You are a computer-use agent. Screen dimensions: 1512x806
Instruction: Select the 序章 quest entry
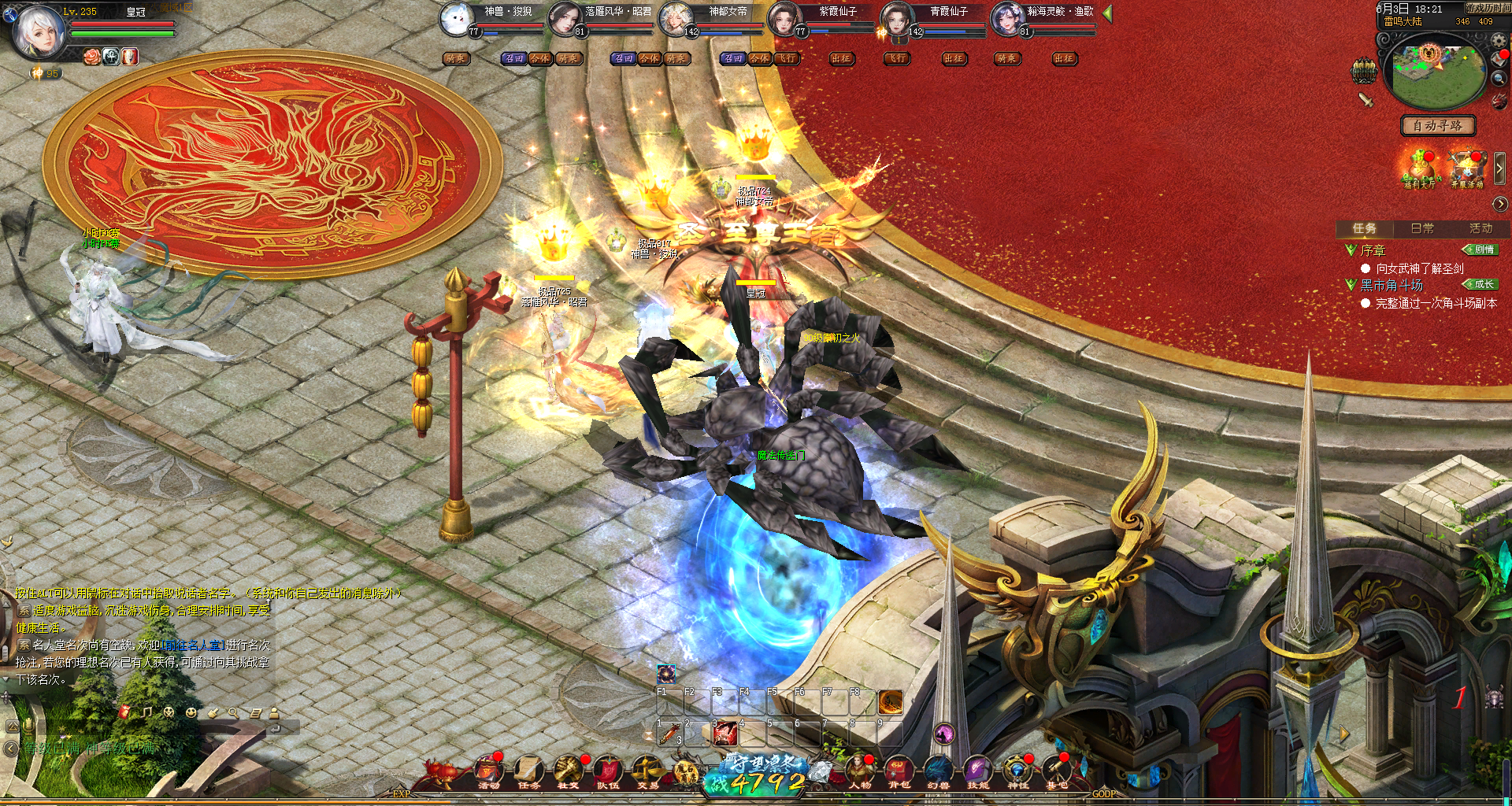coord(1373,250)
